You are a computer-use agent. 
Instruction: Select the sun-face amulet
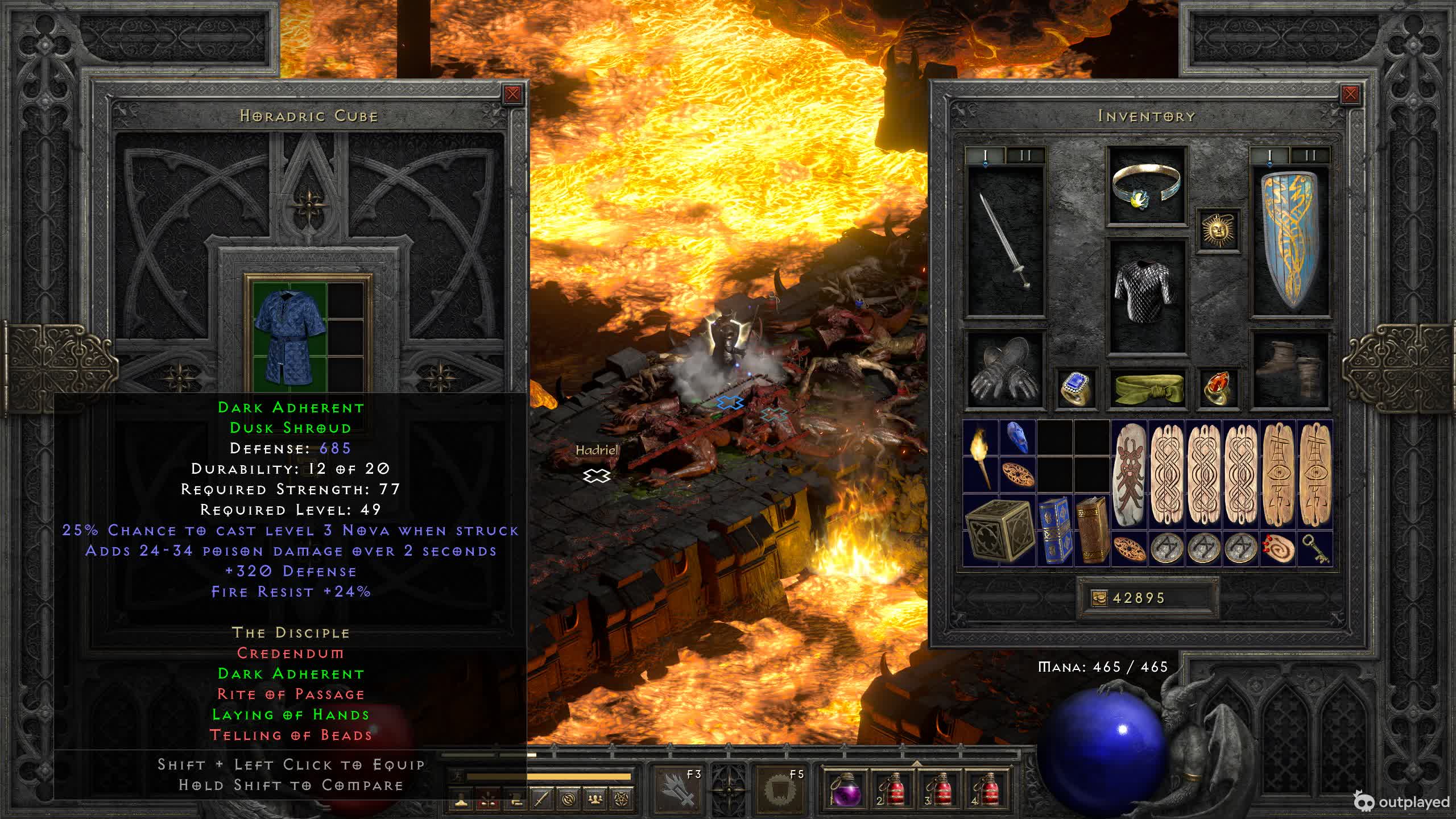click(1218, 230)
